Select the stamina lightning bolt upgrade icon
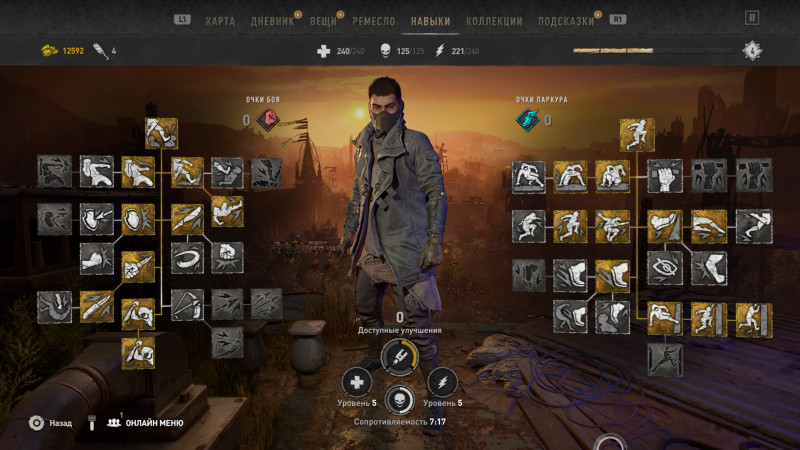Screen dimensions: 800x450 click(x=442, y=382)
